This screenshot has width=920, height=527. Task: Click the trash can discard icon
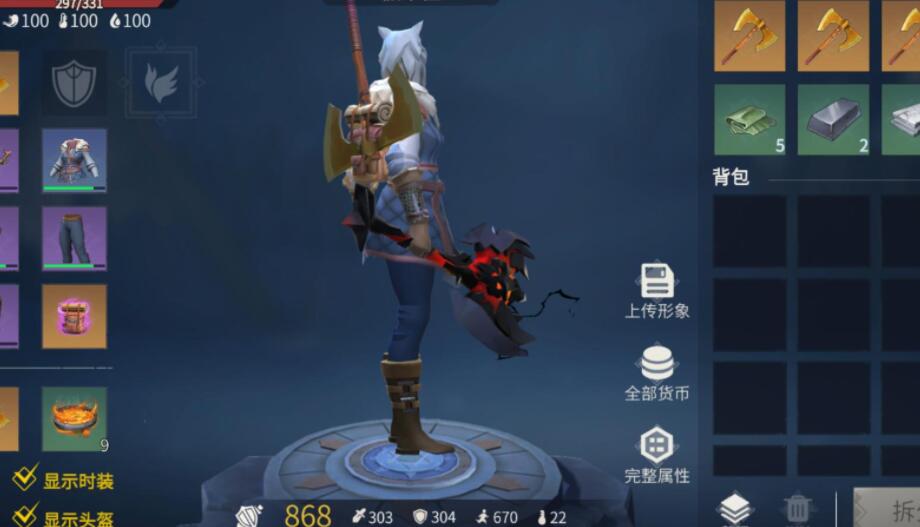click(x=797, y=509)
